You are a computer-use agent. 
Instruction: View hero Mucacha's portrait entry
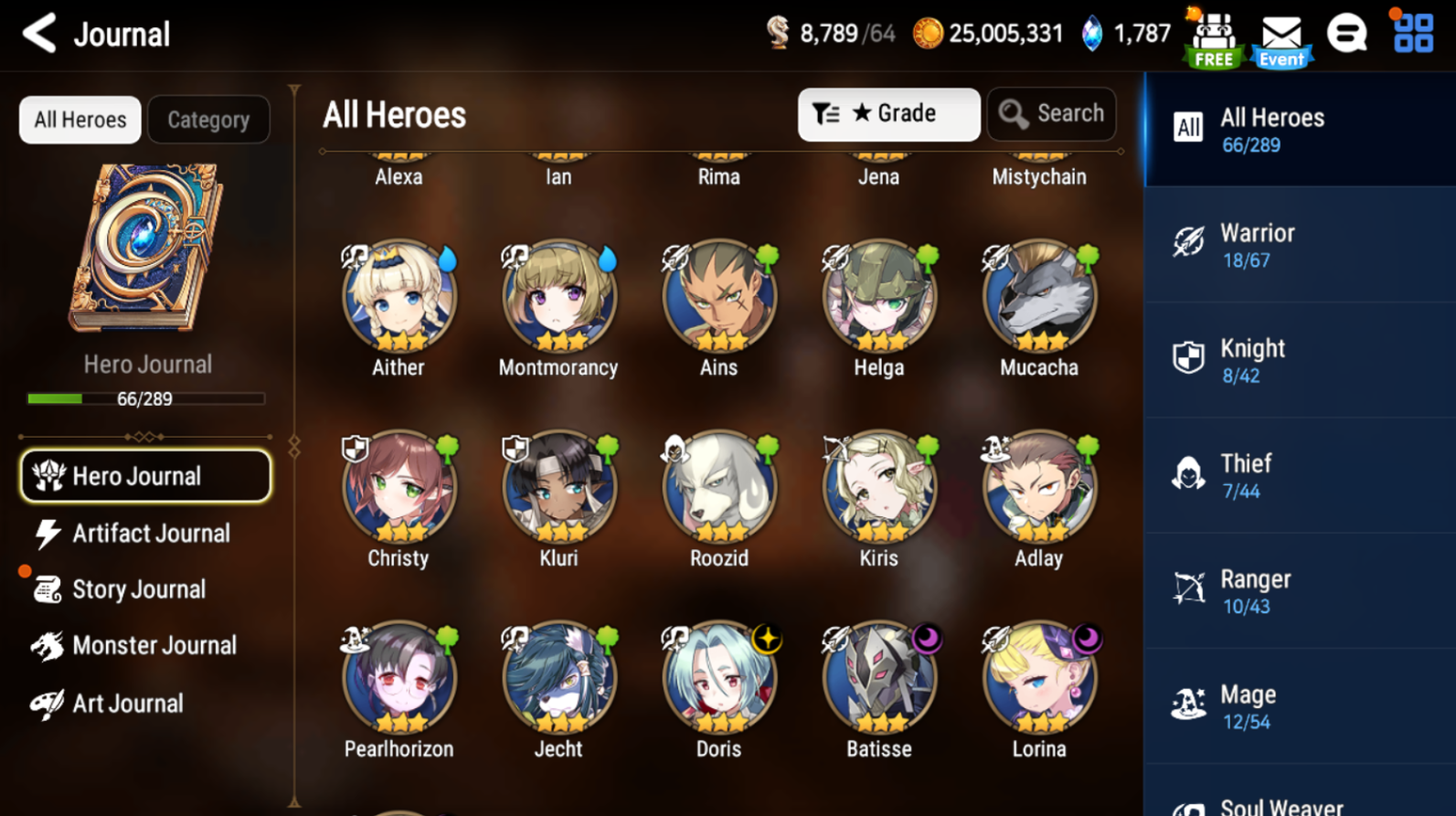(x=1039, y=299)
